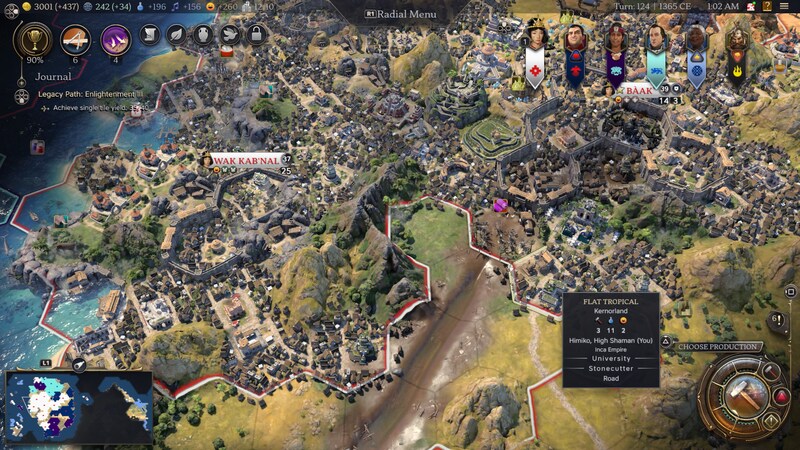800x450 pixels.
Task: Open the great works vase icon
Action: pos(202,35)
